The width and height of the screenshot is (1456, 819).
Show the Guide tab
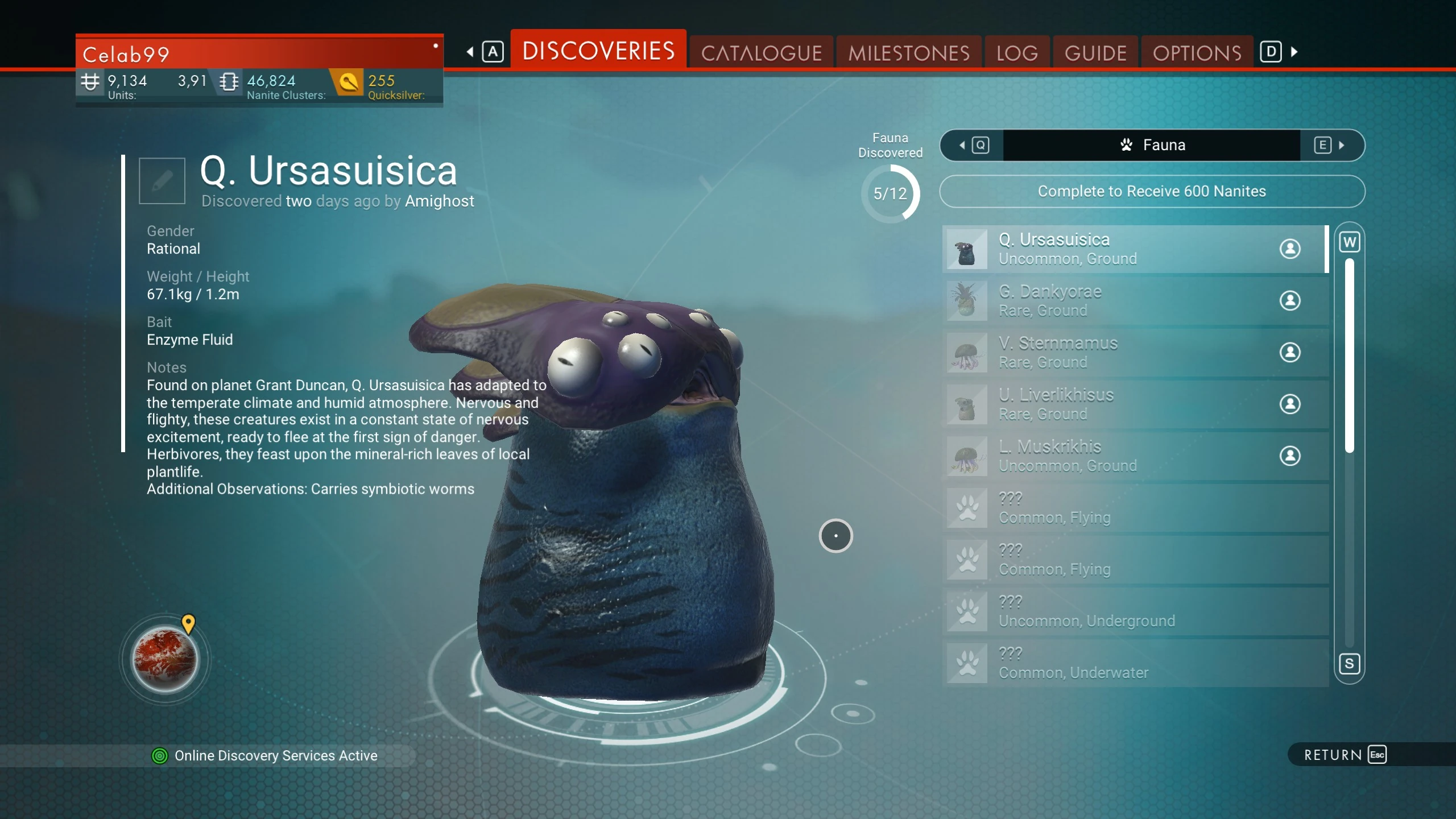click(1095, 53)
